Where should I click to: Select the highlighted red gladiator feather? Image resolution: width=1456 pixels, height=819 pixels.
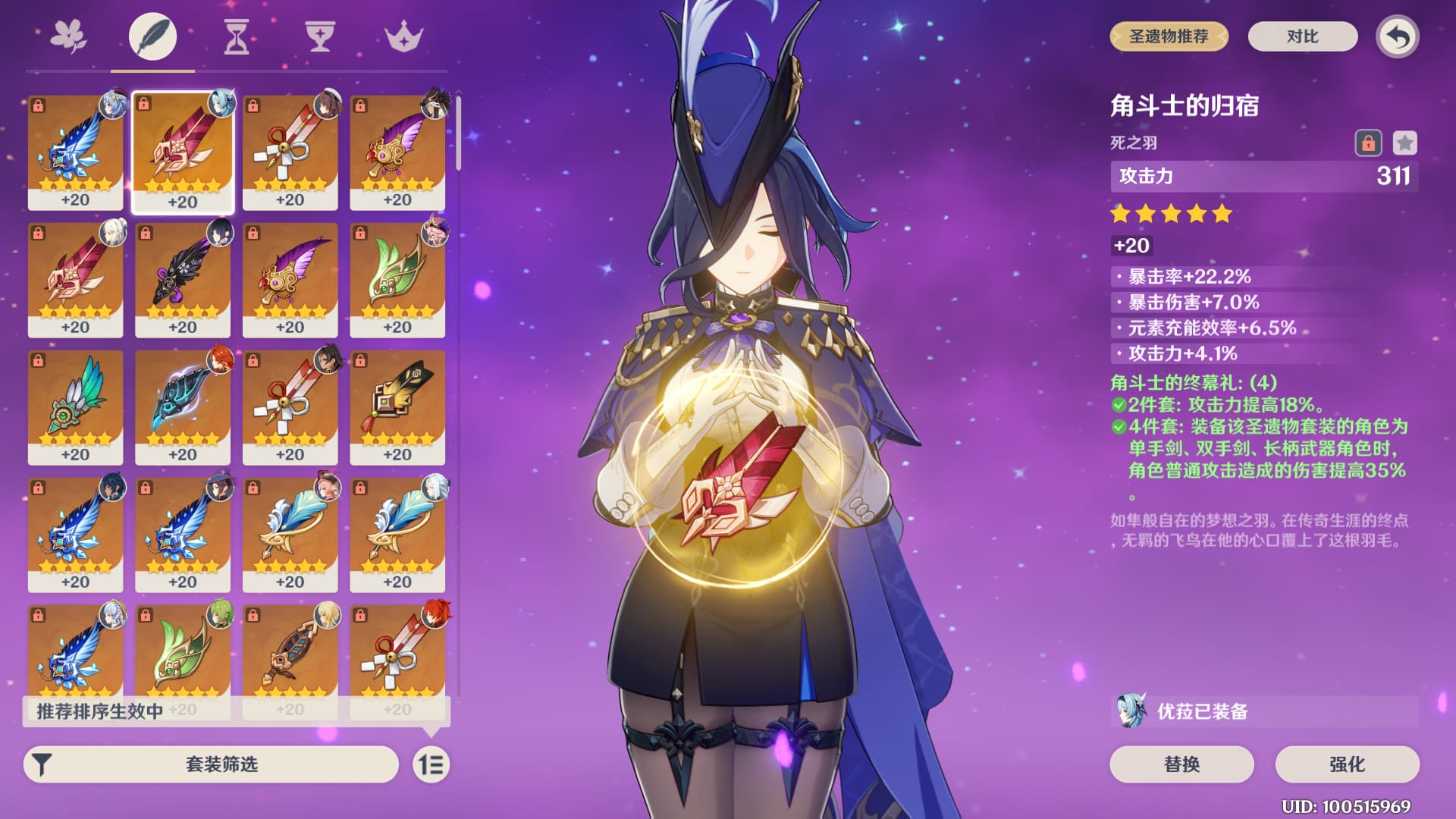pos(183,152)
